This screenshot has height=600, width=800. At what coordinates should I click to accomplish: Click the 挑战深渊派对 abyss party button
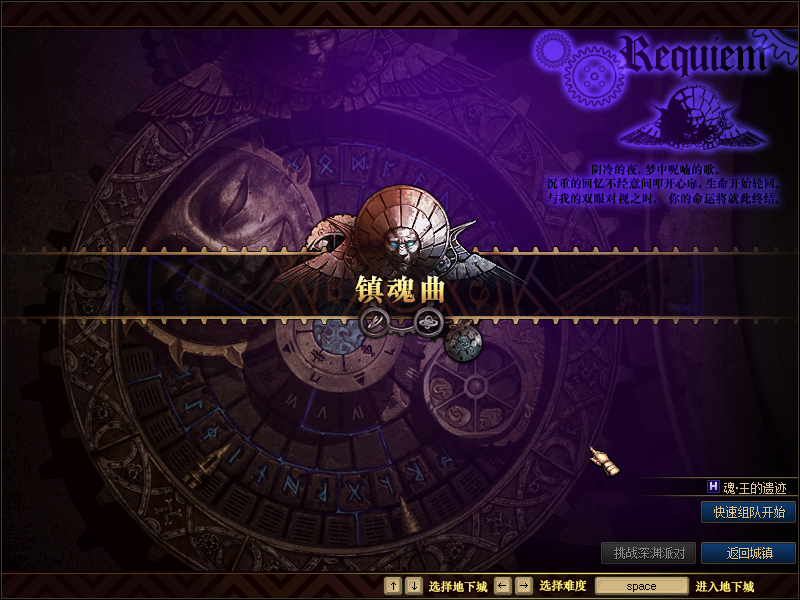[x=648, y=553]
